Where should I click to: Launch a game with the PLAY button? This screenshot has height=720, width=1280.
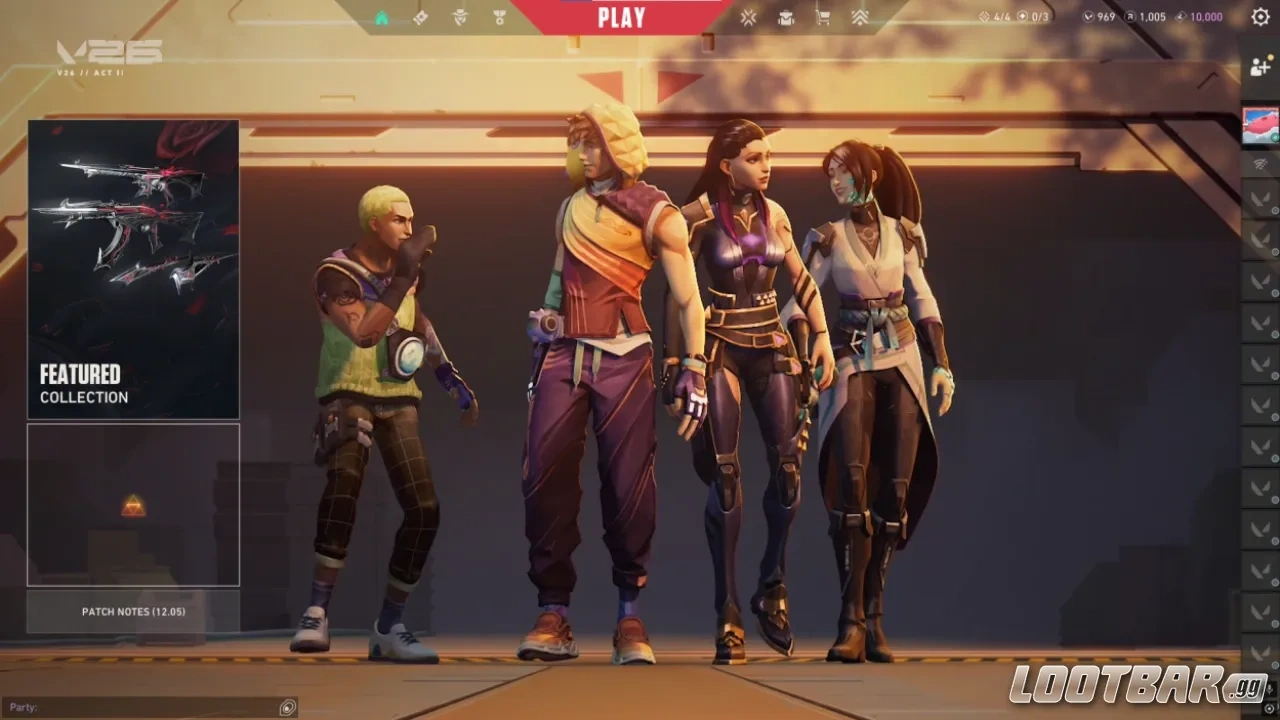pyautogui.click(x=621, y=16)
